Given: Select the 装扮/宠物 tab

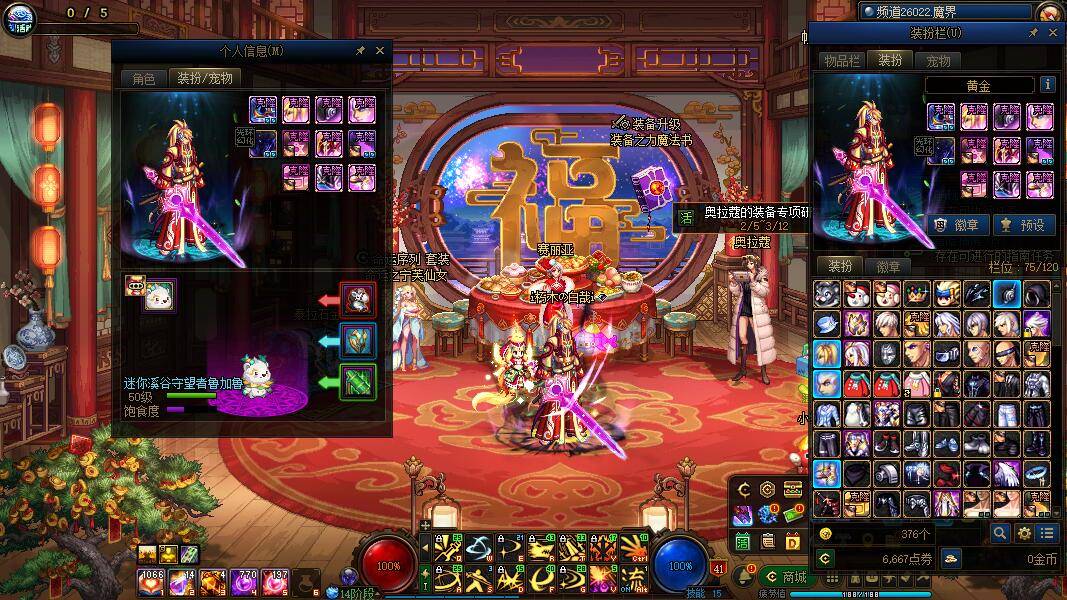Looking at the screenshot, I should [x=204, y=78].
